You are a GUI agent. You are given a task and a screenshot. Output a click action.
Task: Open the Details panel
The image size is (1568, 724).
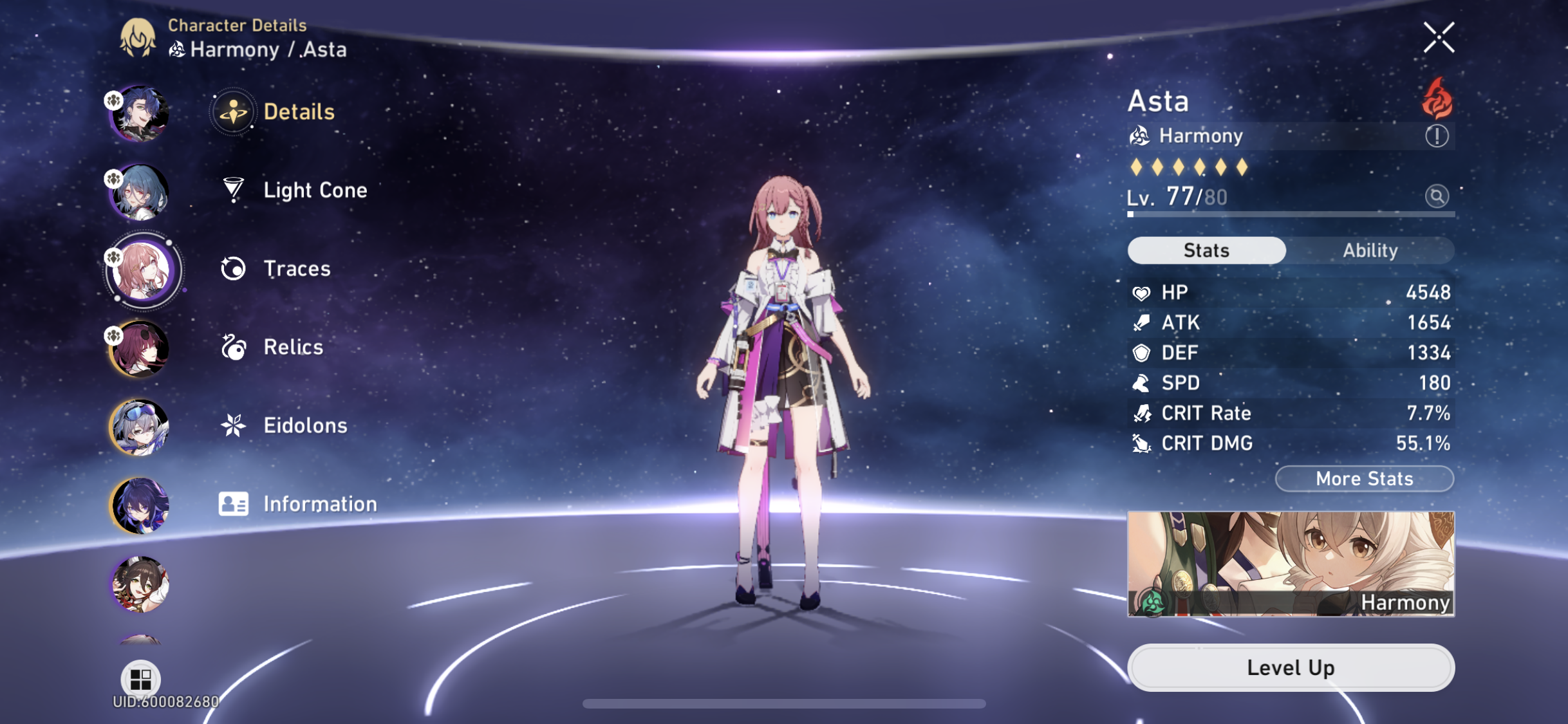[297, 111]
